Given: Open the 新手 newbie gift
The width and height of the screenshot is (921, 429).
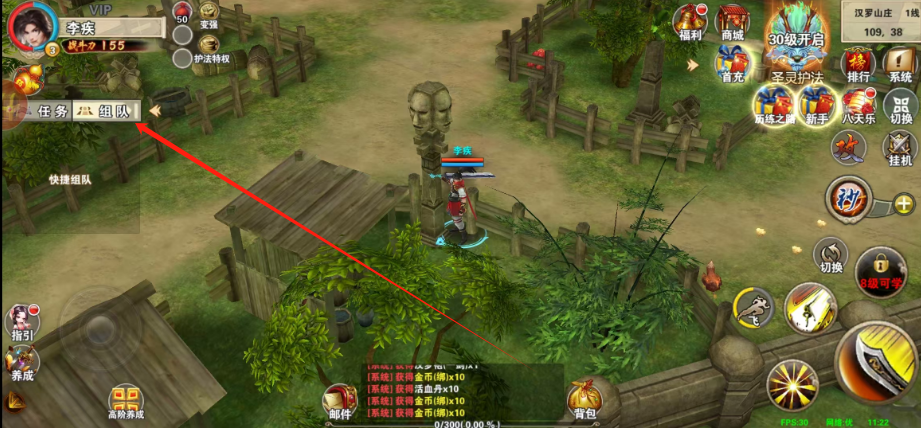Looking at the screenshot, I should pos(813,103).
